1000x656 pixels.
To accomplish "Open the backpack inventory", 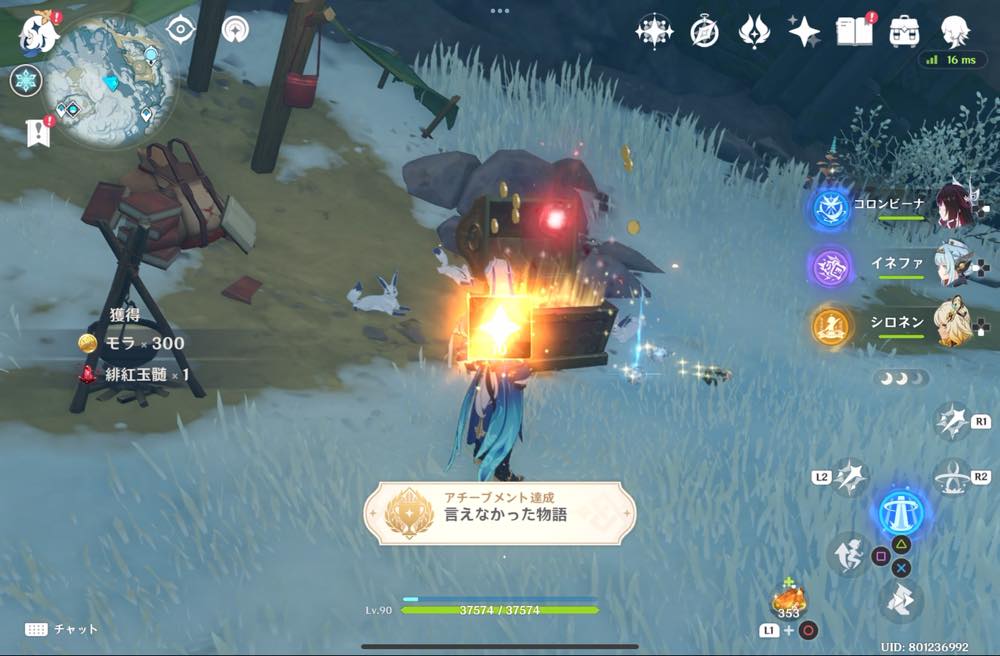I will pyautogui.click(x=905, y=31).
